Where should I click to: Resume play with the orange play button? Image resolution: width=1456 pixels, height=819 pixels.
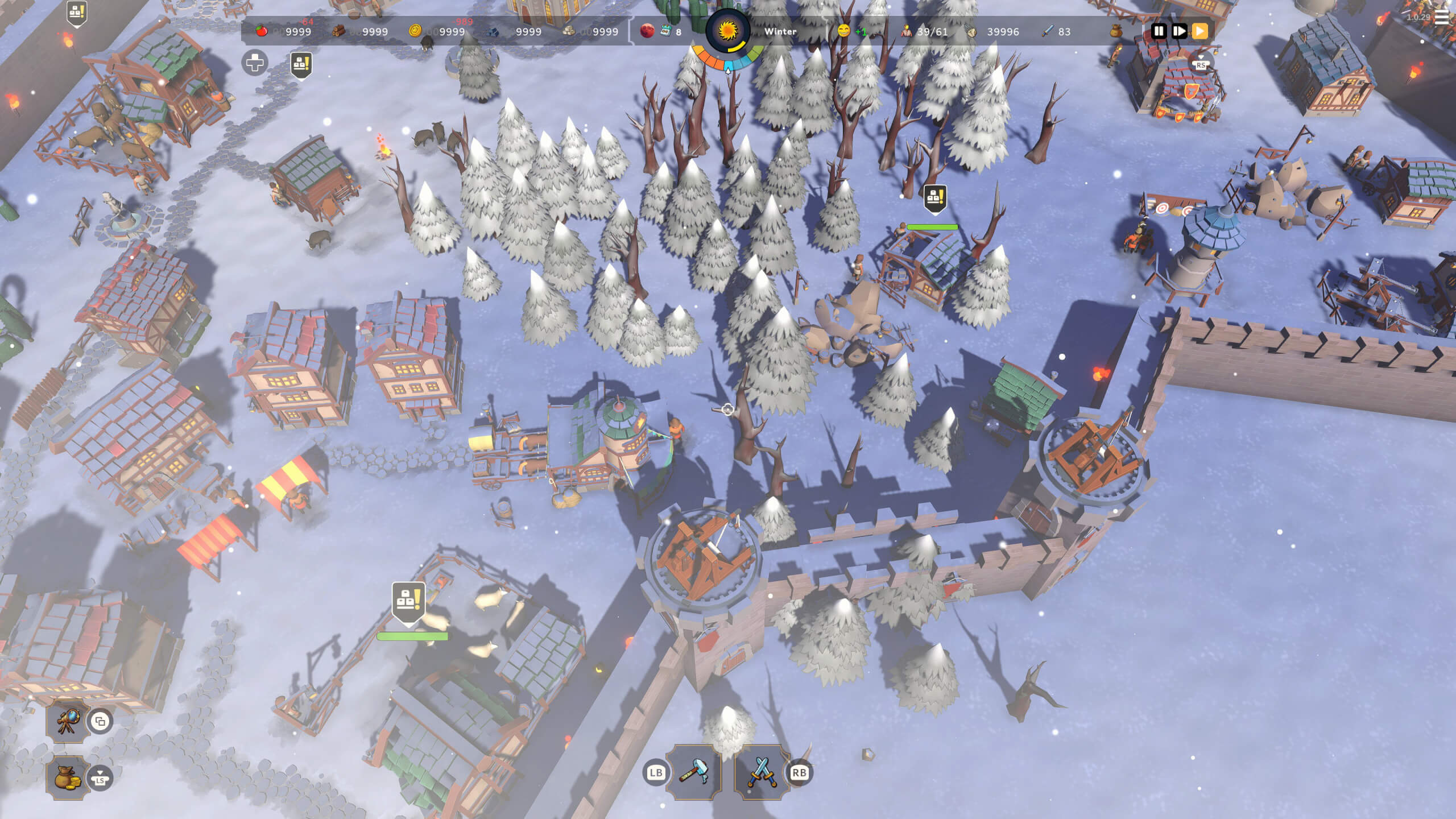[1201, 32]
